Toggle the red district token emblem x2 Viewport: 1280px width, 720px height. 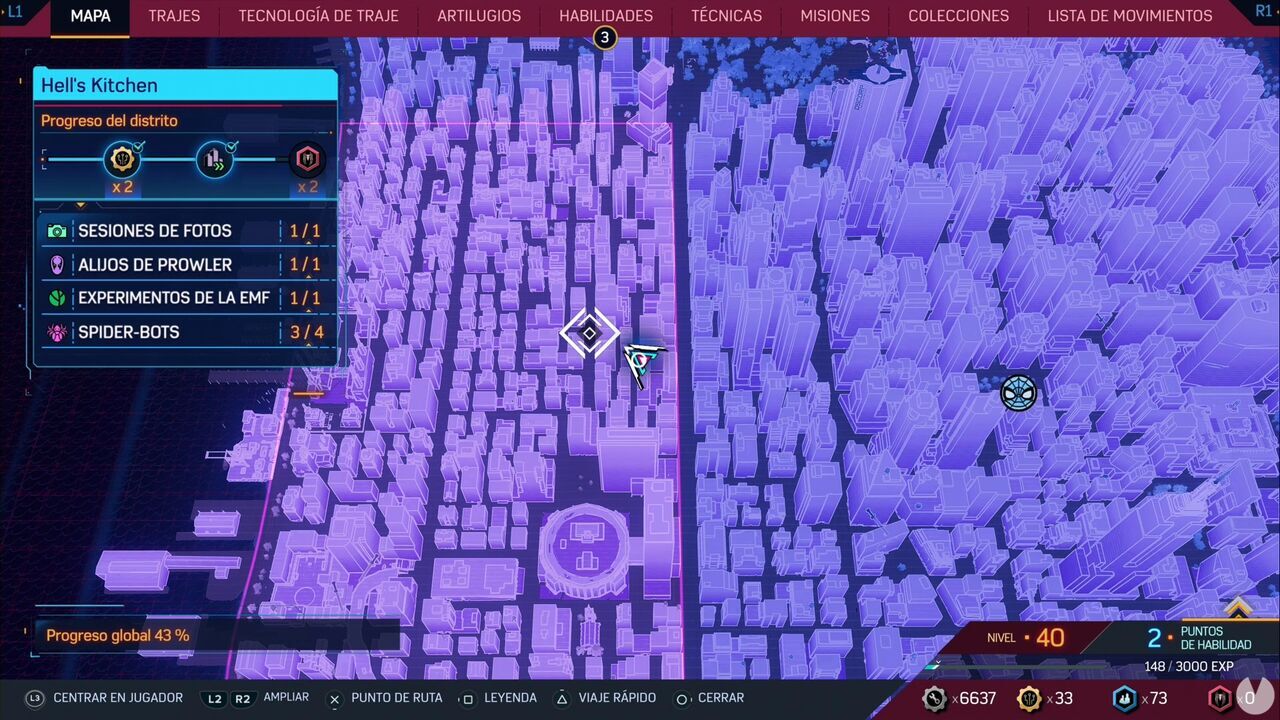pyautogui.click(x=308, y=158)
